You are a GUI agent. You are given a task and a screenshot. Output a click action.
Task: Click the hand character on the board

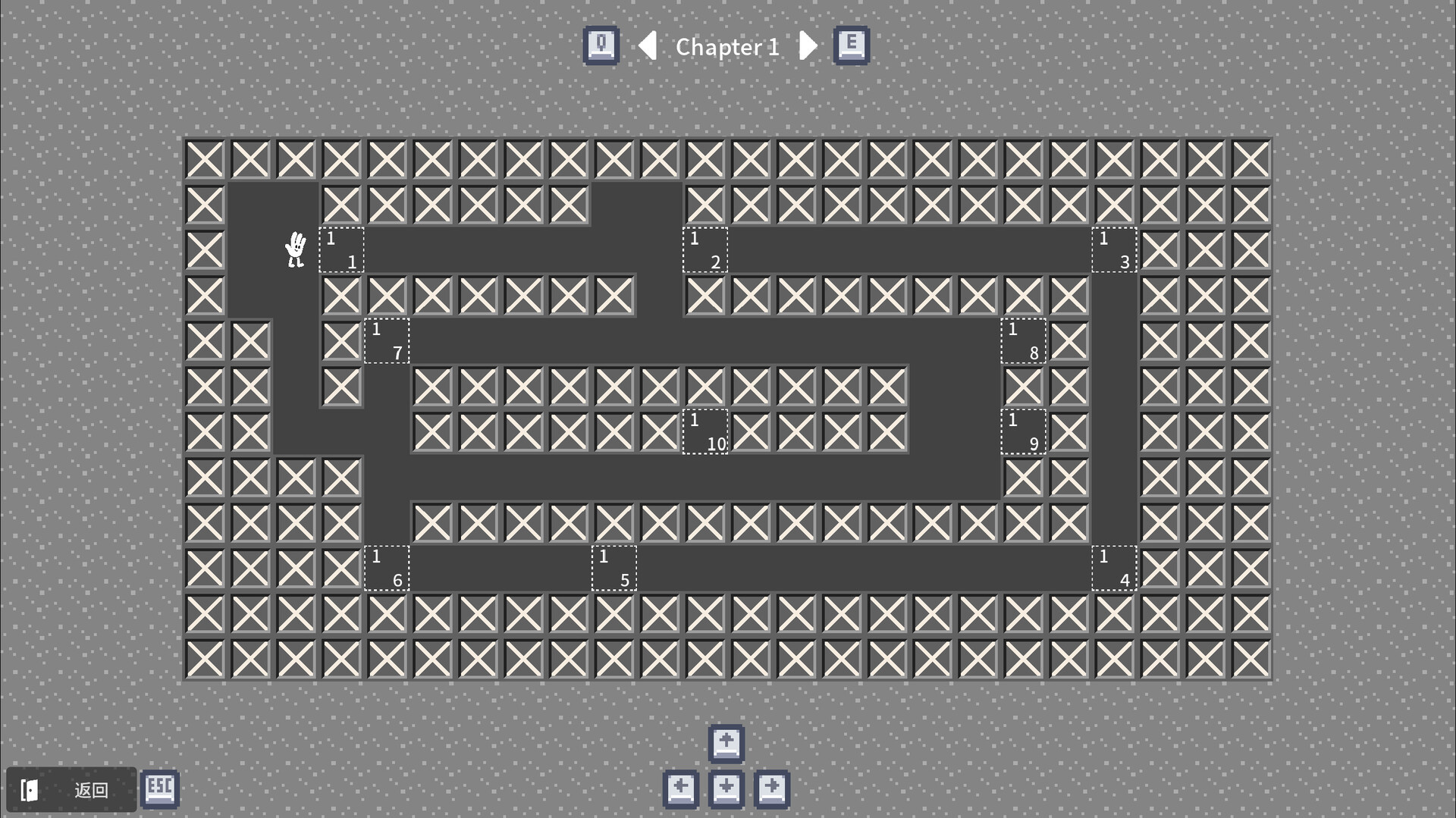tap(295, 250)
